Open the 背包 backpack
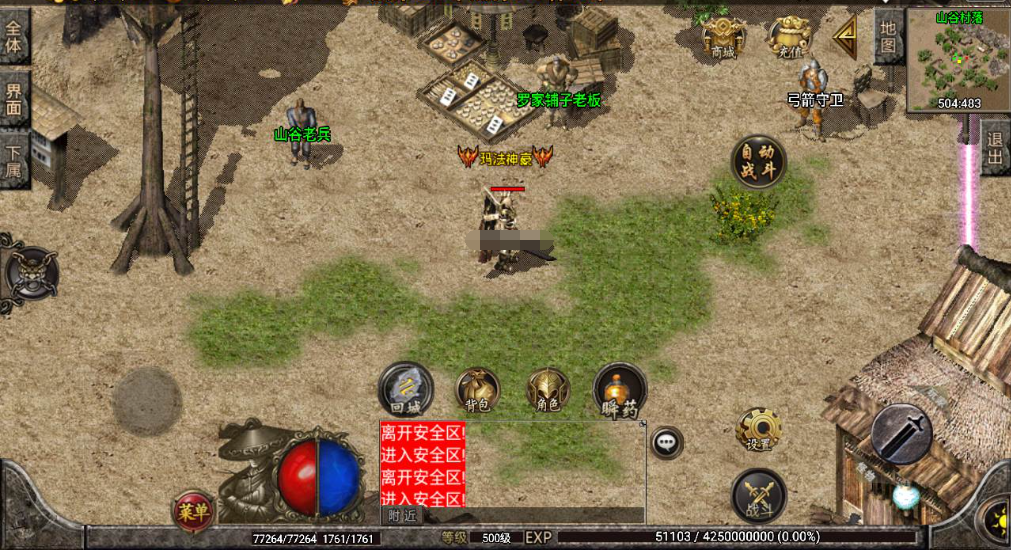1011x550 pixels. [x=477, y=390]
